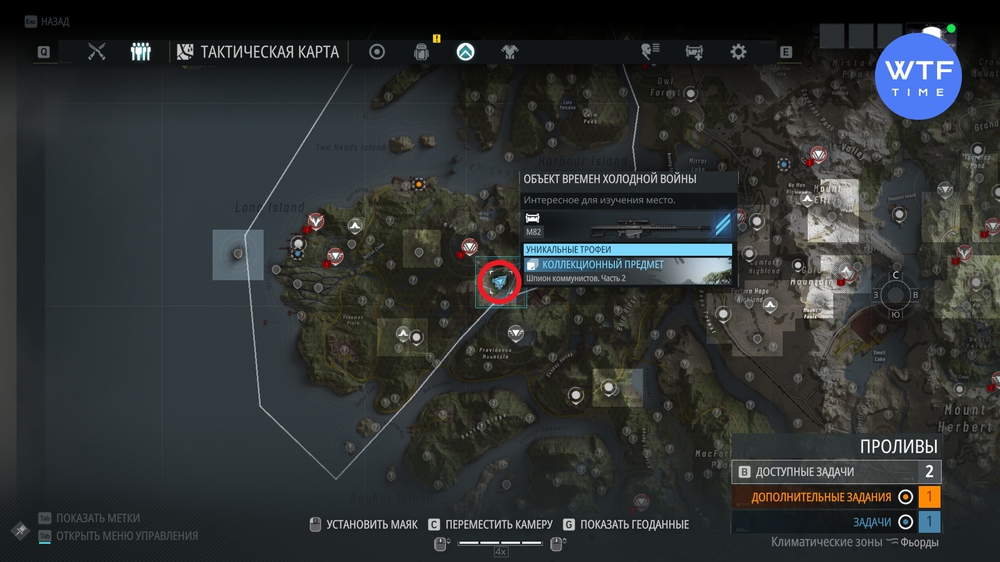Open the settings gear tab
This screenshot has height=562, width=1000.
point(738,52)
